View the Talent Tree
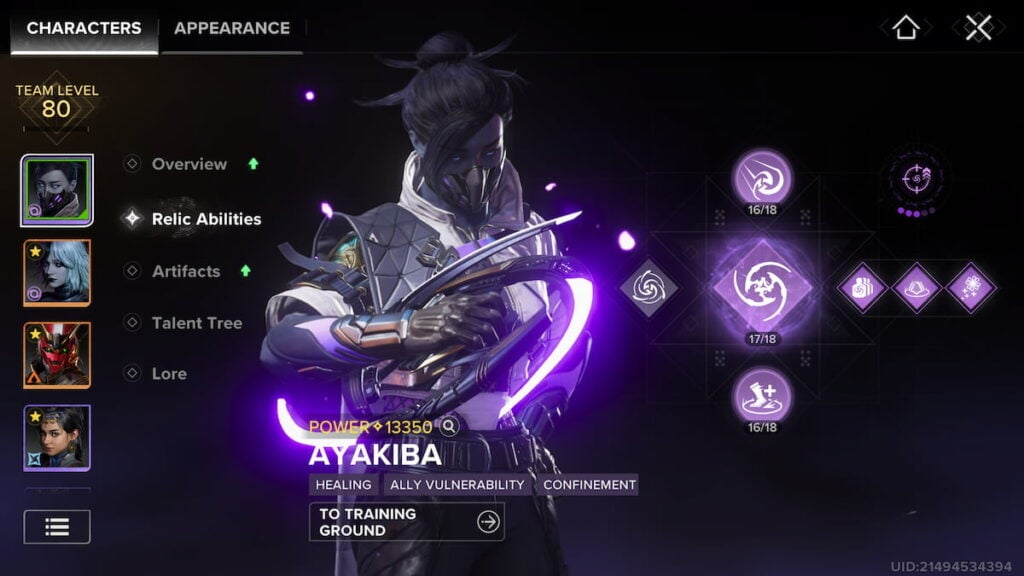This screenshot has height=576, width=1024. point(196,323)
